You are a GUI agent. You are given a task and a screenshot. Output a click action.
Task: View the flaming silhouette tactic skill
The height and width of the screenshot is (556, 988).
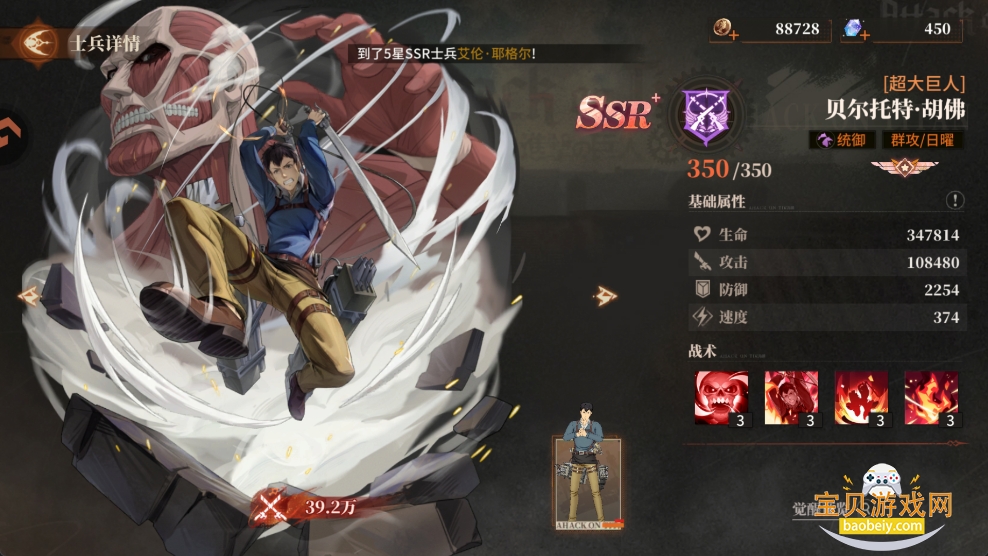pos(861,397)
